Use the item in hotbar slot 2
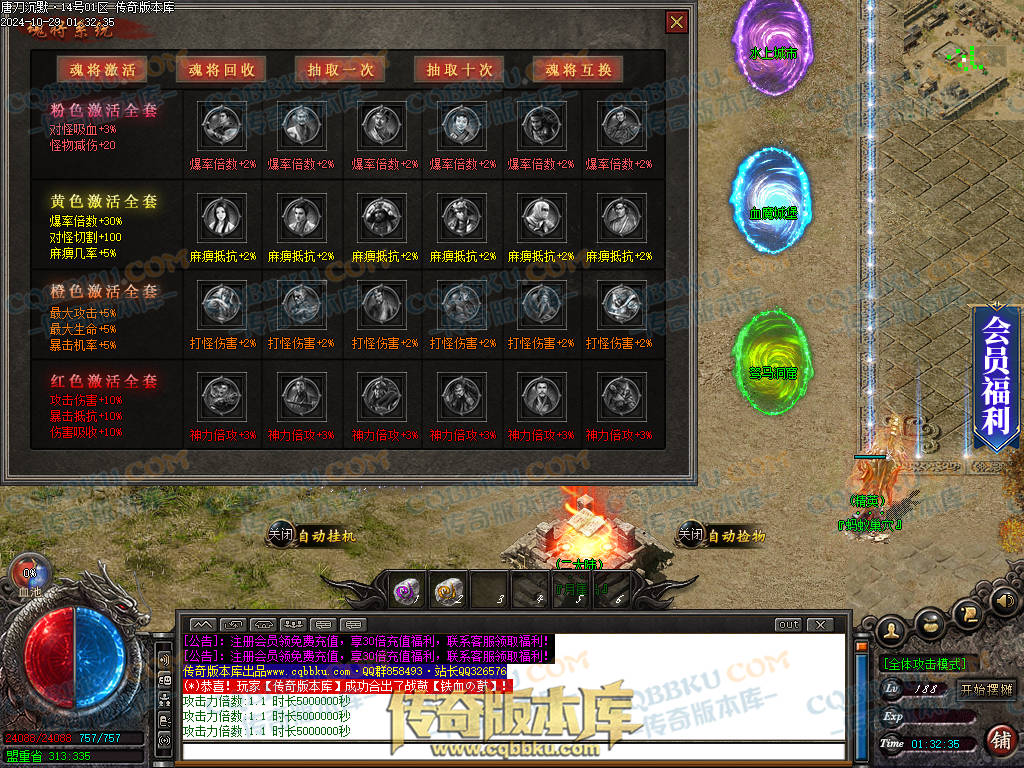Image resolution: width=1024 pixels, height=768 pixels. click(448, 590)
